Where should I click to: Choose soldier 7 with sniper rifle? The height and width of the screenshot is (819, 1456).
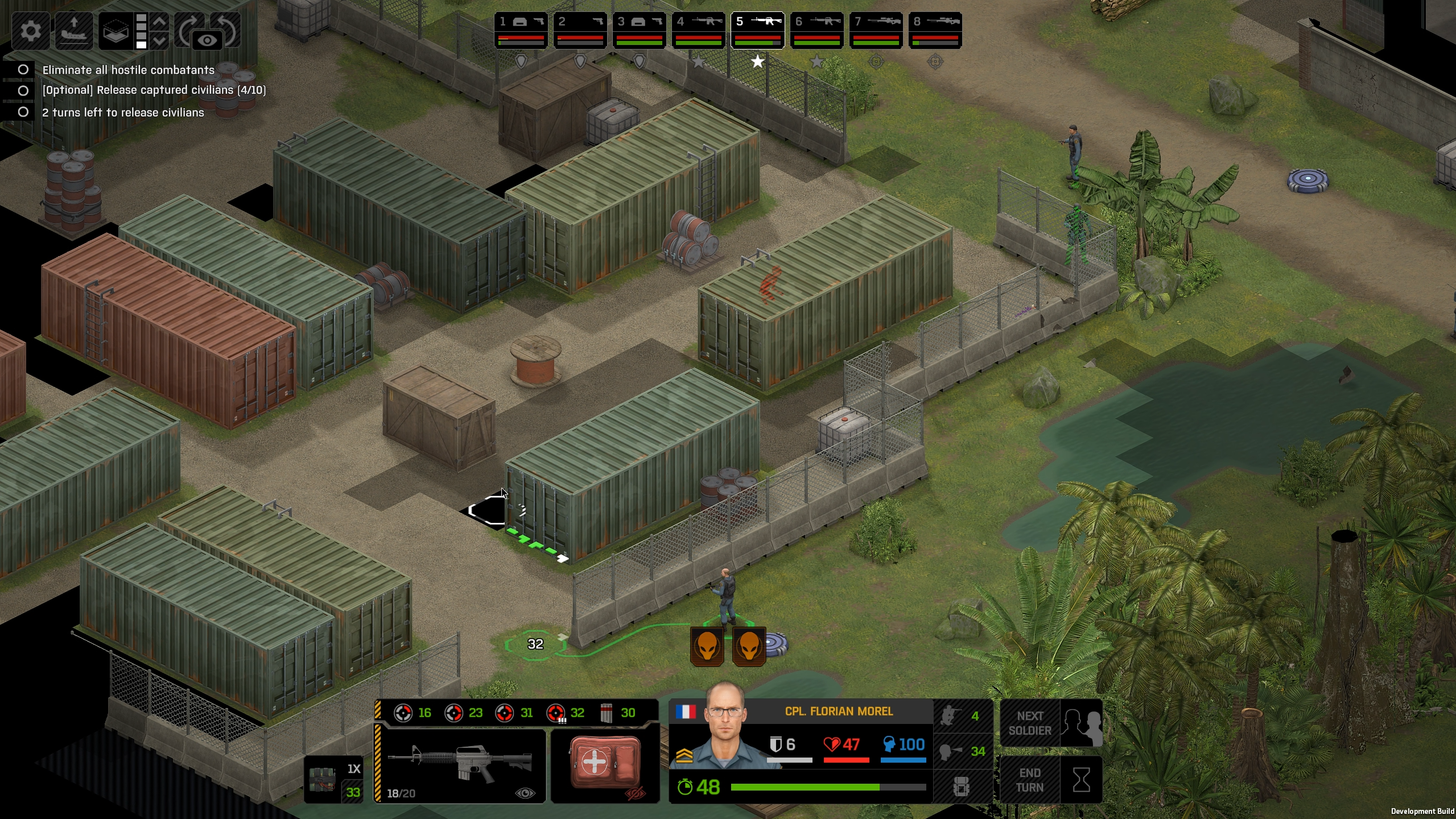tap(876, 30)
